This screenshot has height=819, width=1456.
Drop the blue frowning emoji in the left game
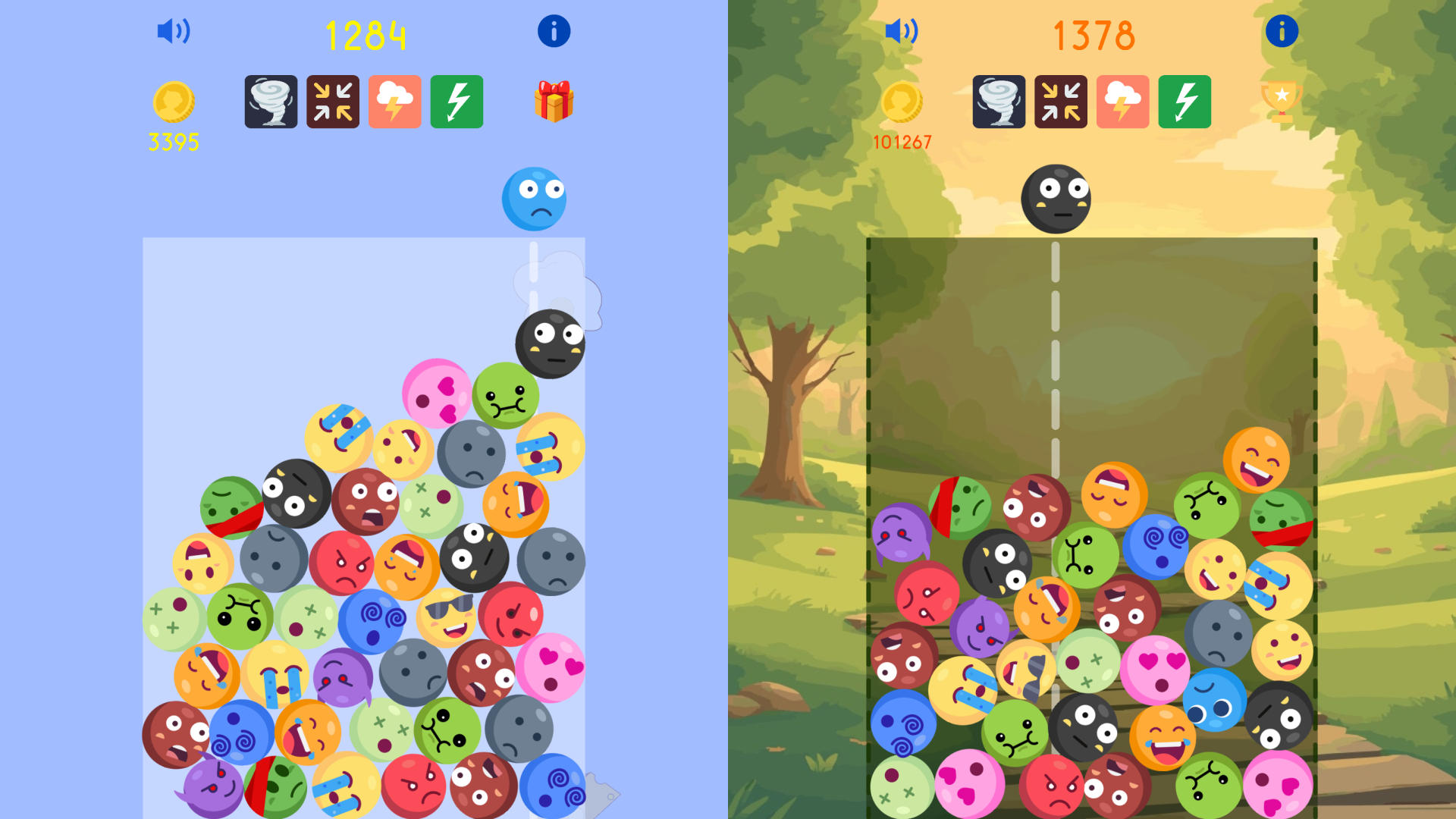click(535, 199)
